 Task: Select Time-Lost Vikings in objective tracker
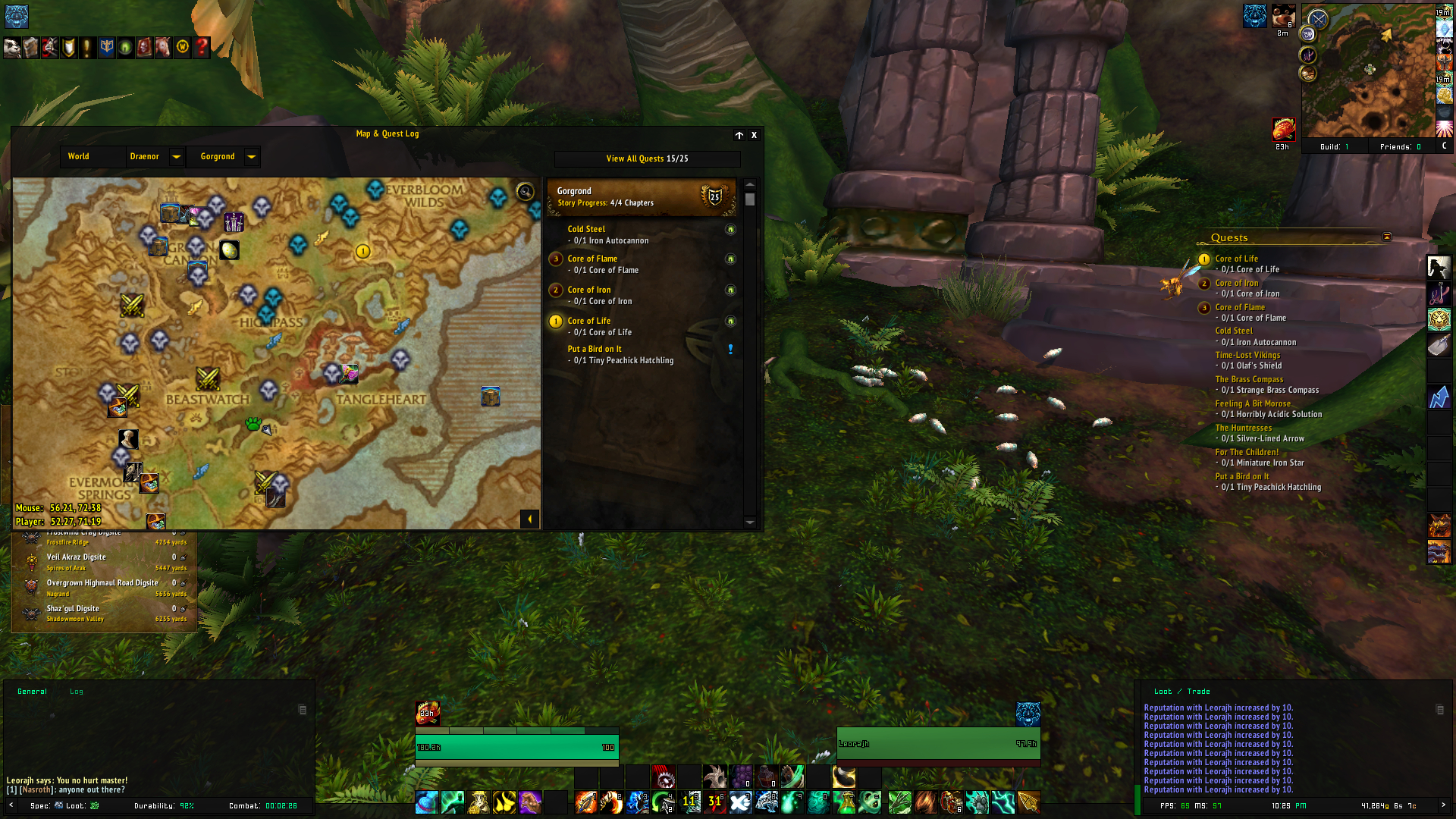pyautogui.click(x=1247, y=355)
